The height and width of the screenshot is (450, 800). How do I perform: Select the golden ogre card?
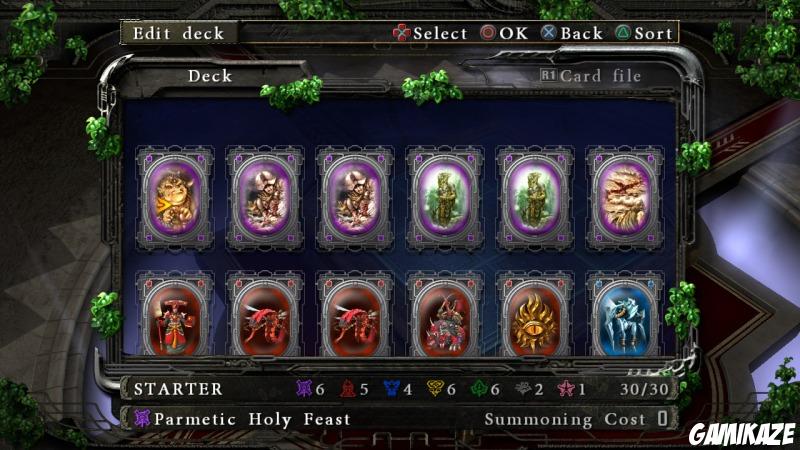pos(175,196)
